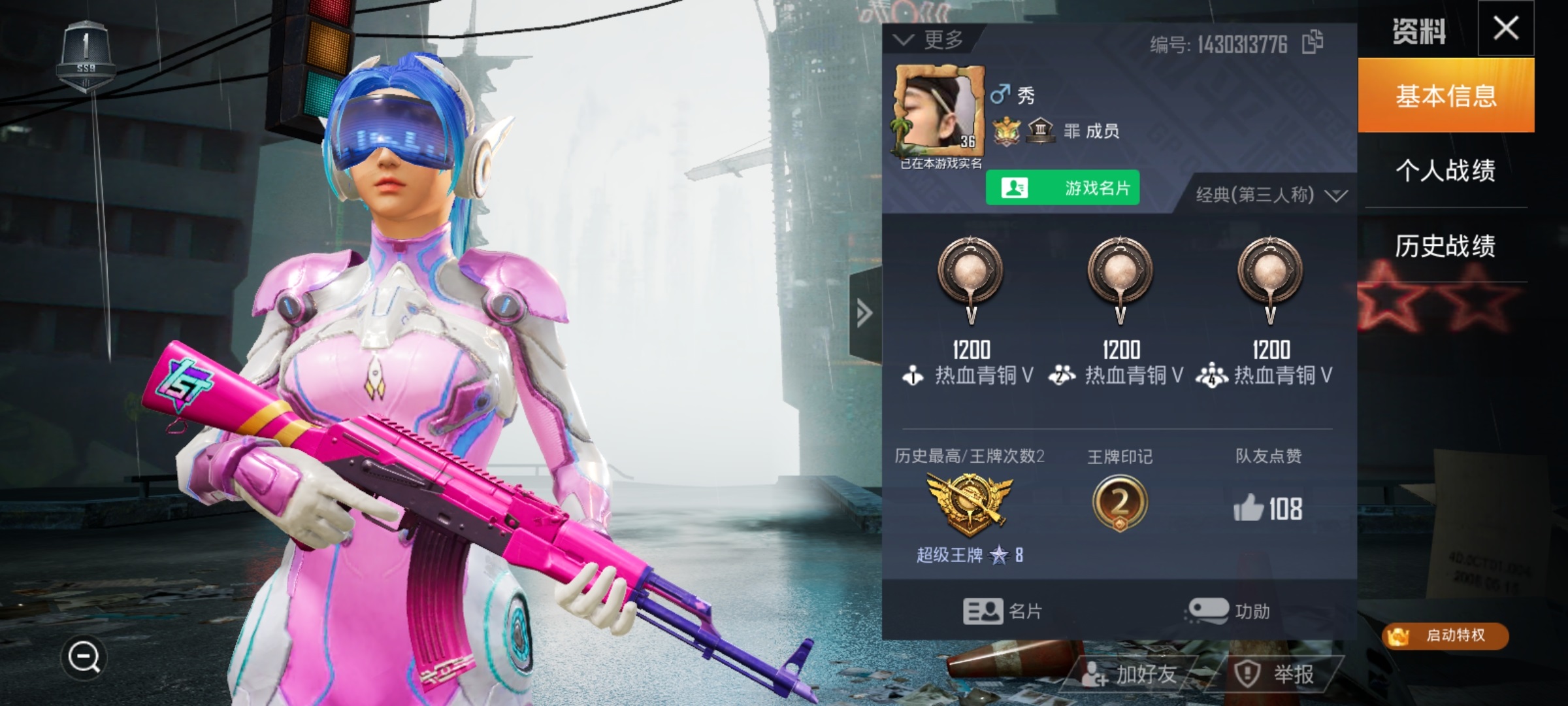
Task: Copy the player ID number
Action: [x=1313, y=43]
